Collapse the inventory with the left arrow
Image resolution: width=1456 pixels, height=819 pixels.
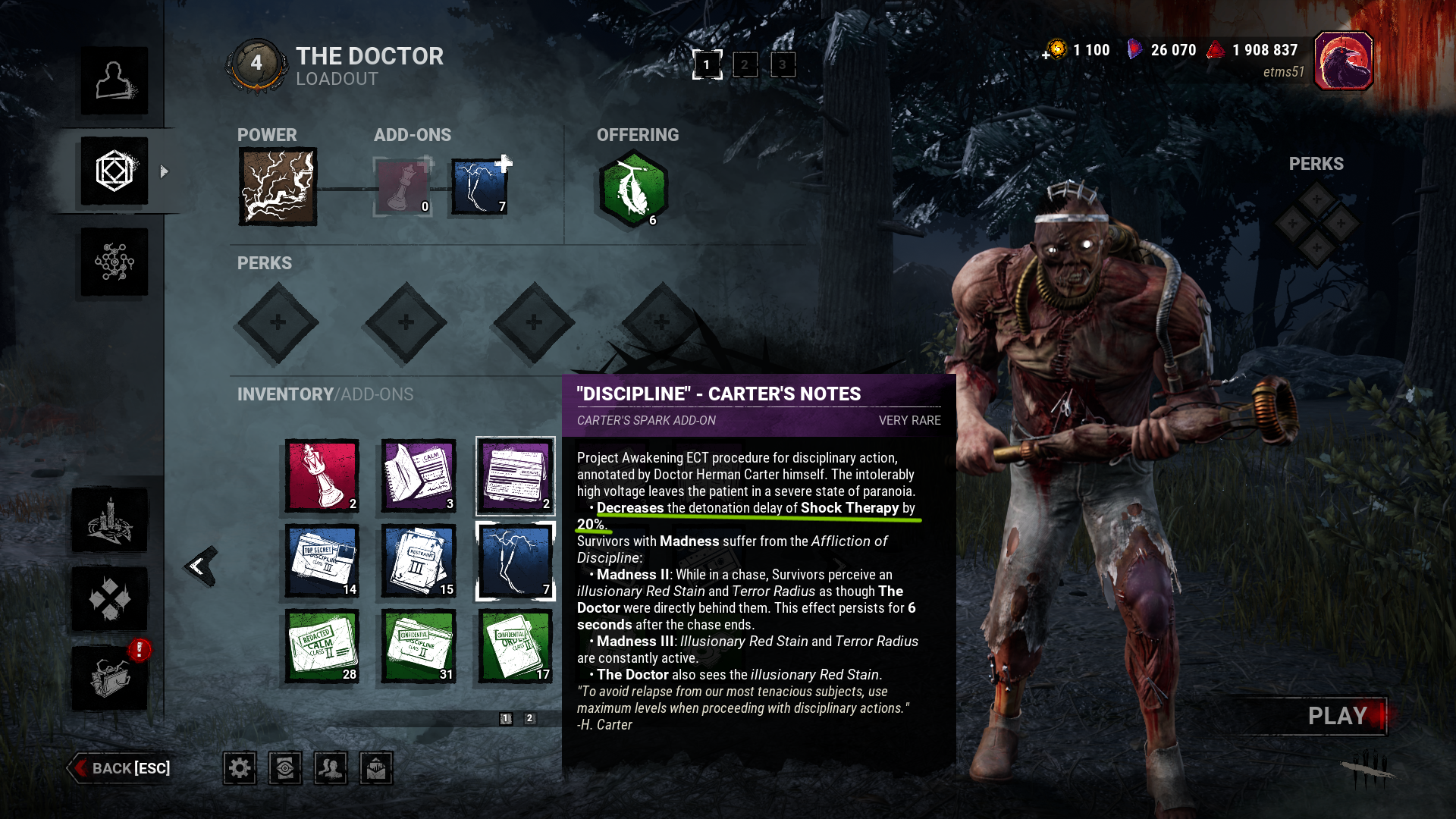point(199,567)
